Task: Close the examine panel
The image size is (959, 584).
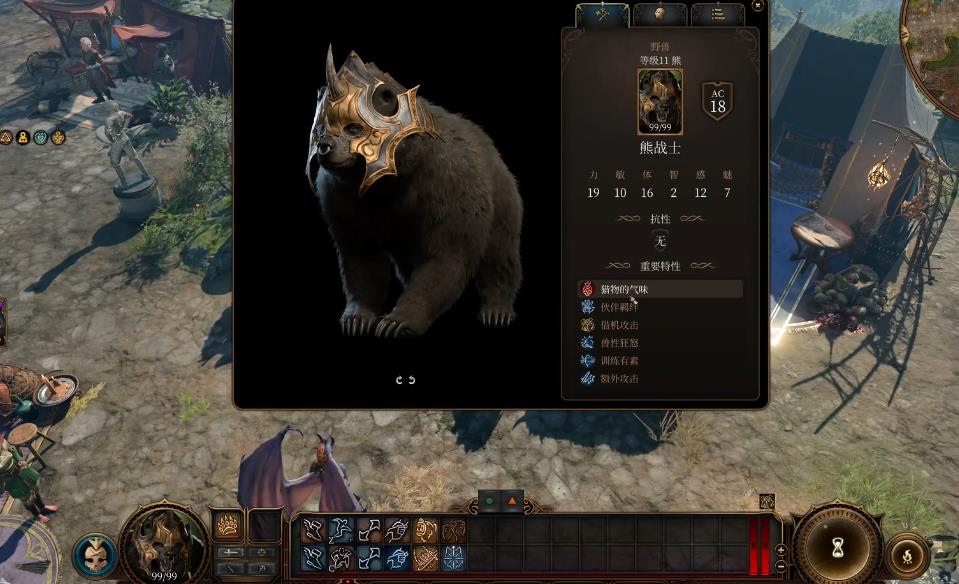Action: tap(757, 6)
